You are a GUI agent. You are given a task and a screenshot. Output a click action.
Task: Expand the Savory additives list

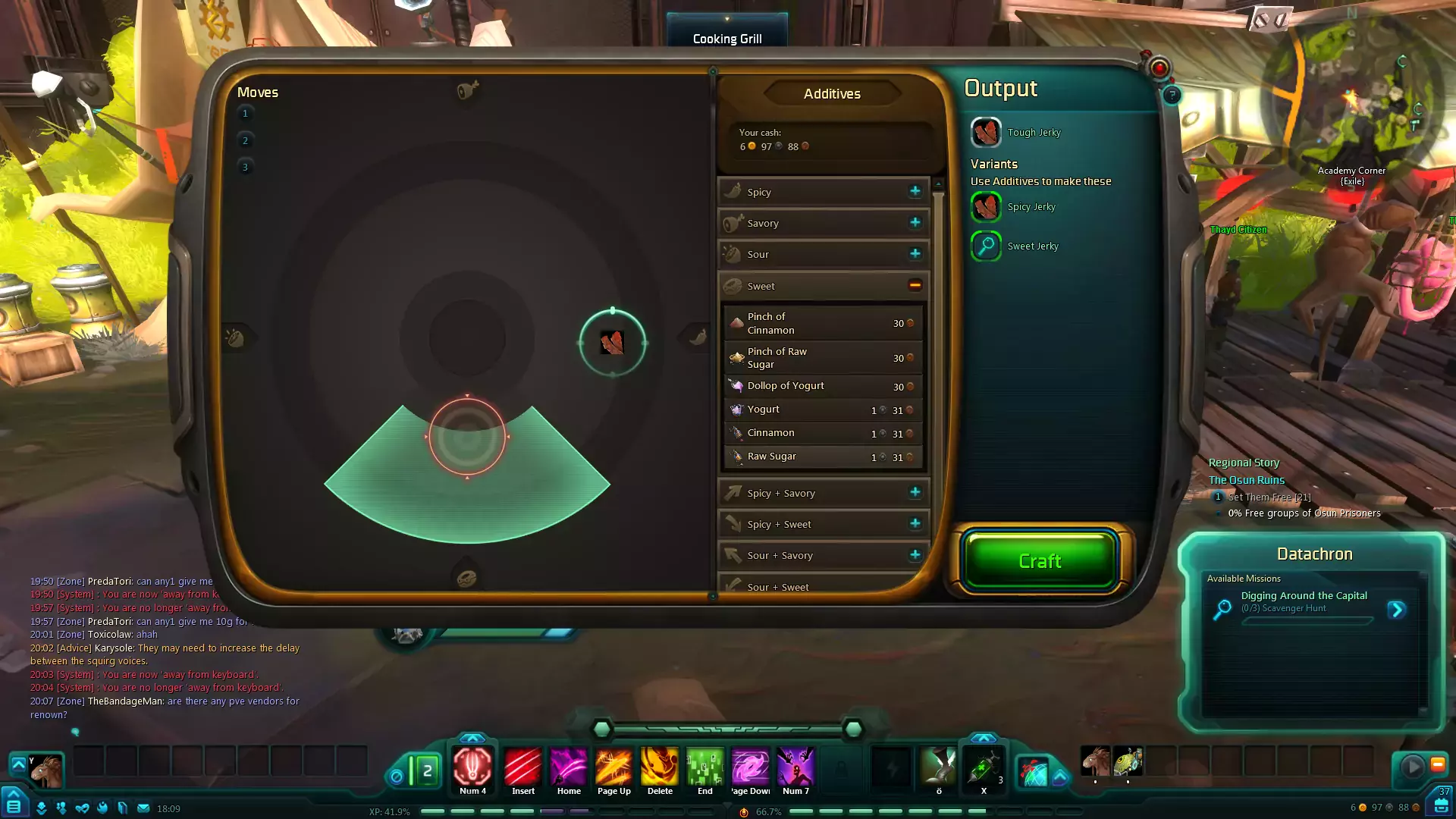coord(915,222)
